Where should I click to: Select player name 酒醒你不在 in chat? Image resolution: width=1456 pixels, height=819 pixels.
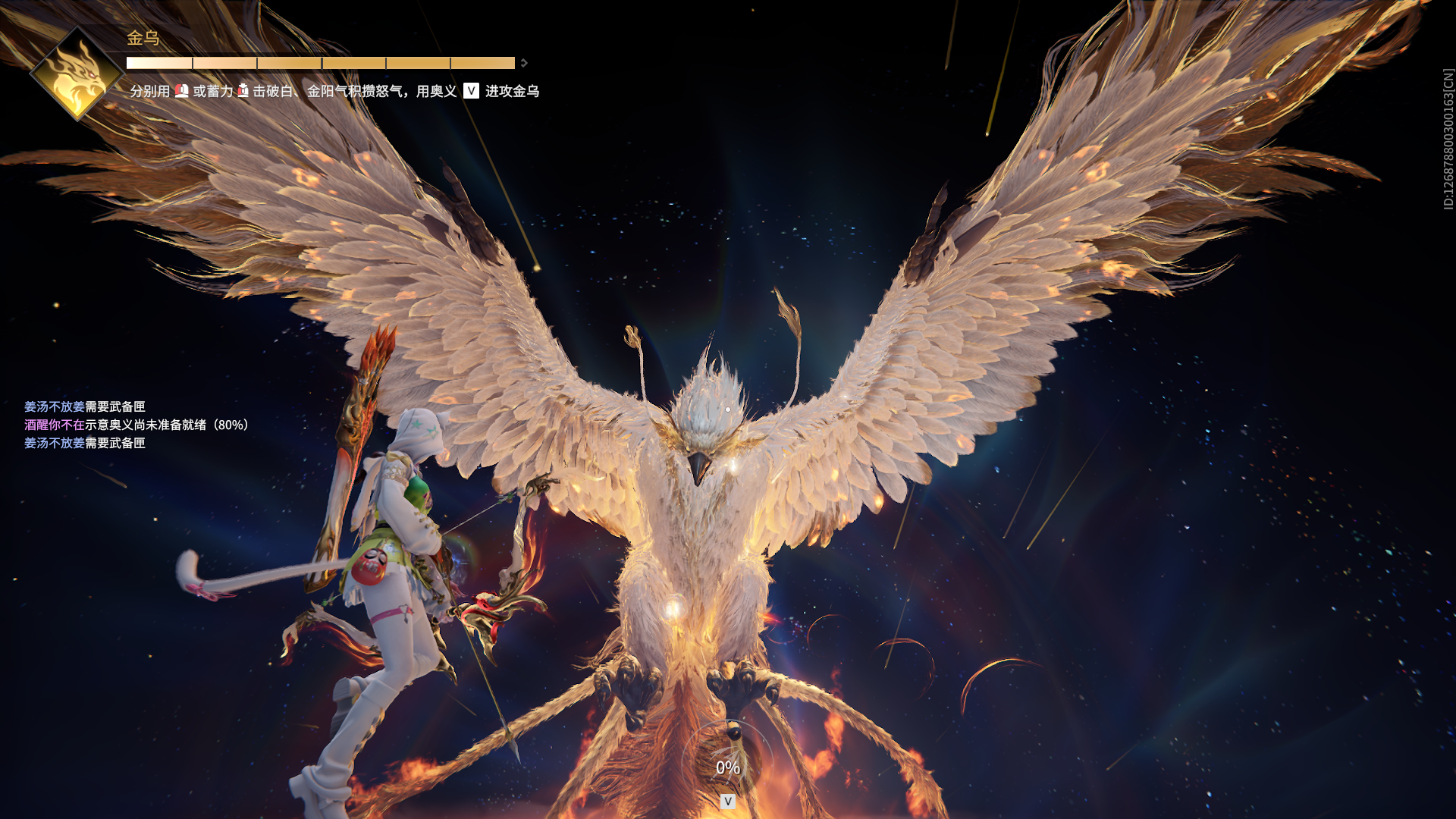tap(54, 425)
